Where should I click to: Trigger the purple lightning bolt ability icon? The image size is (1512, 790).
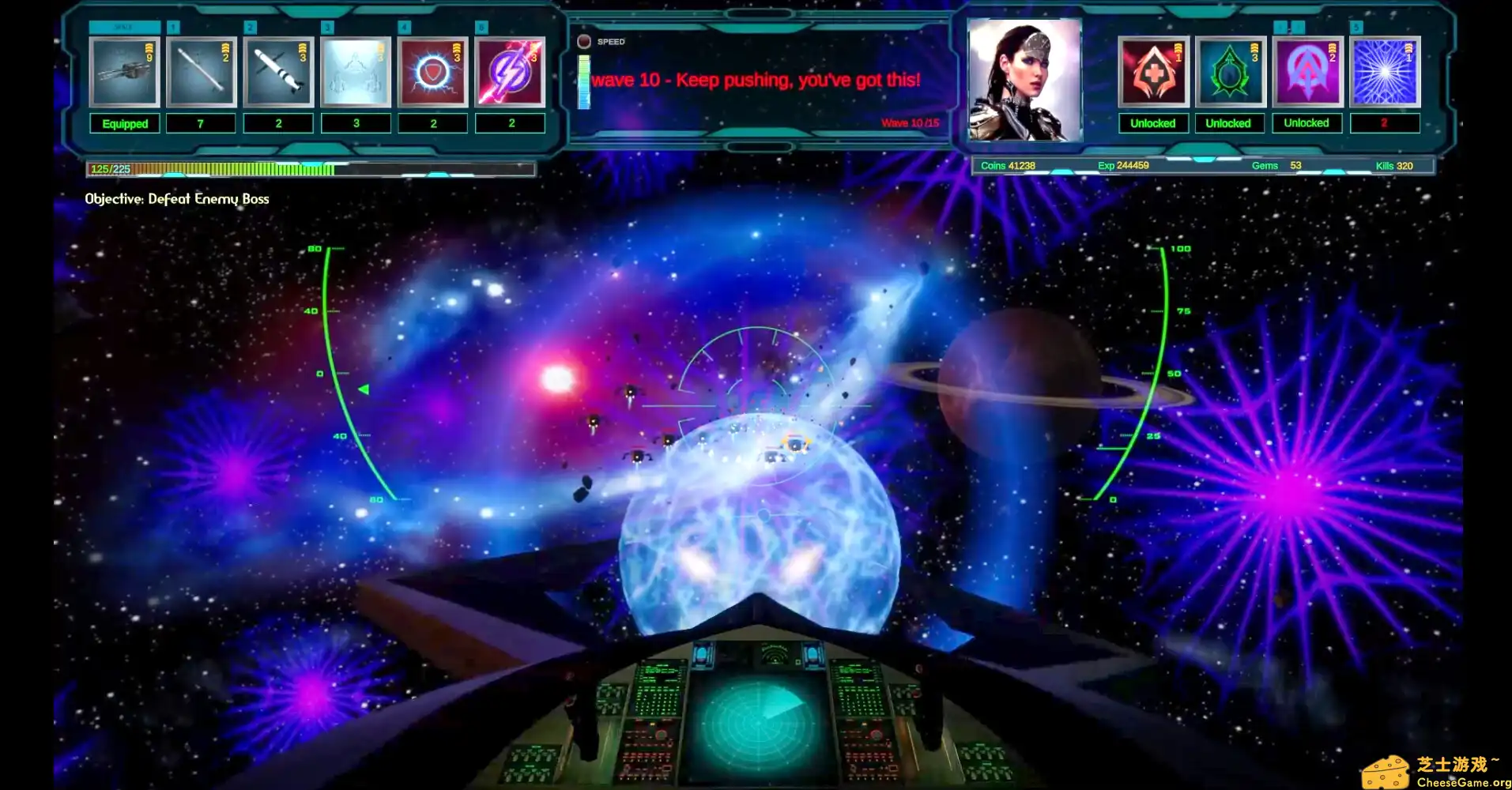[x=511, y=72]
